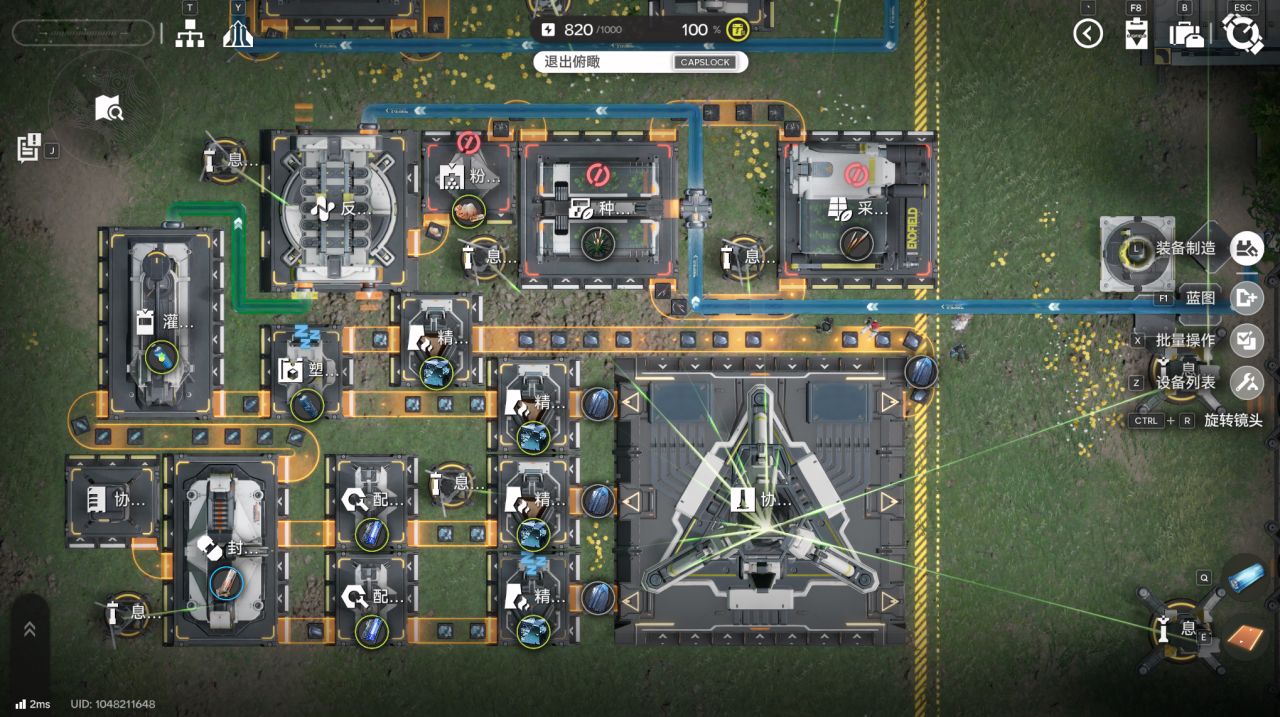This screenshot has width=1280, height=717.
Task: Activate 批量操作 batch operation
Action: click(x=1246, y=340)
